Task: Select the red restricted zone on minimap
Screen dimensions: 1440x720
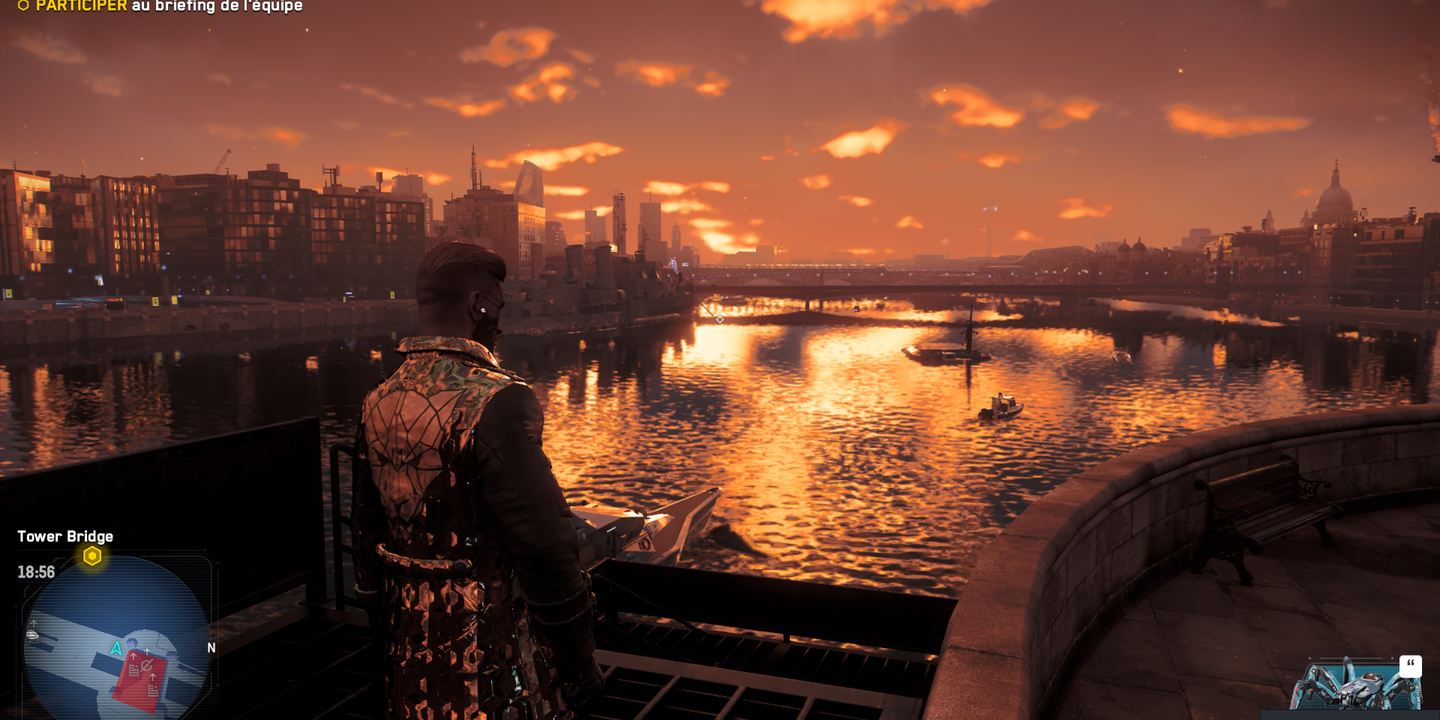Action: (x=142, y=680)
